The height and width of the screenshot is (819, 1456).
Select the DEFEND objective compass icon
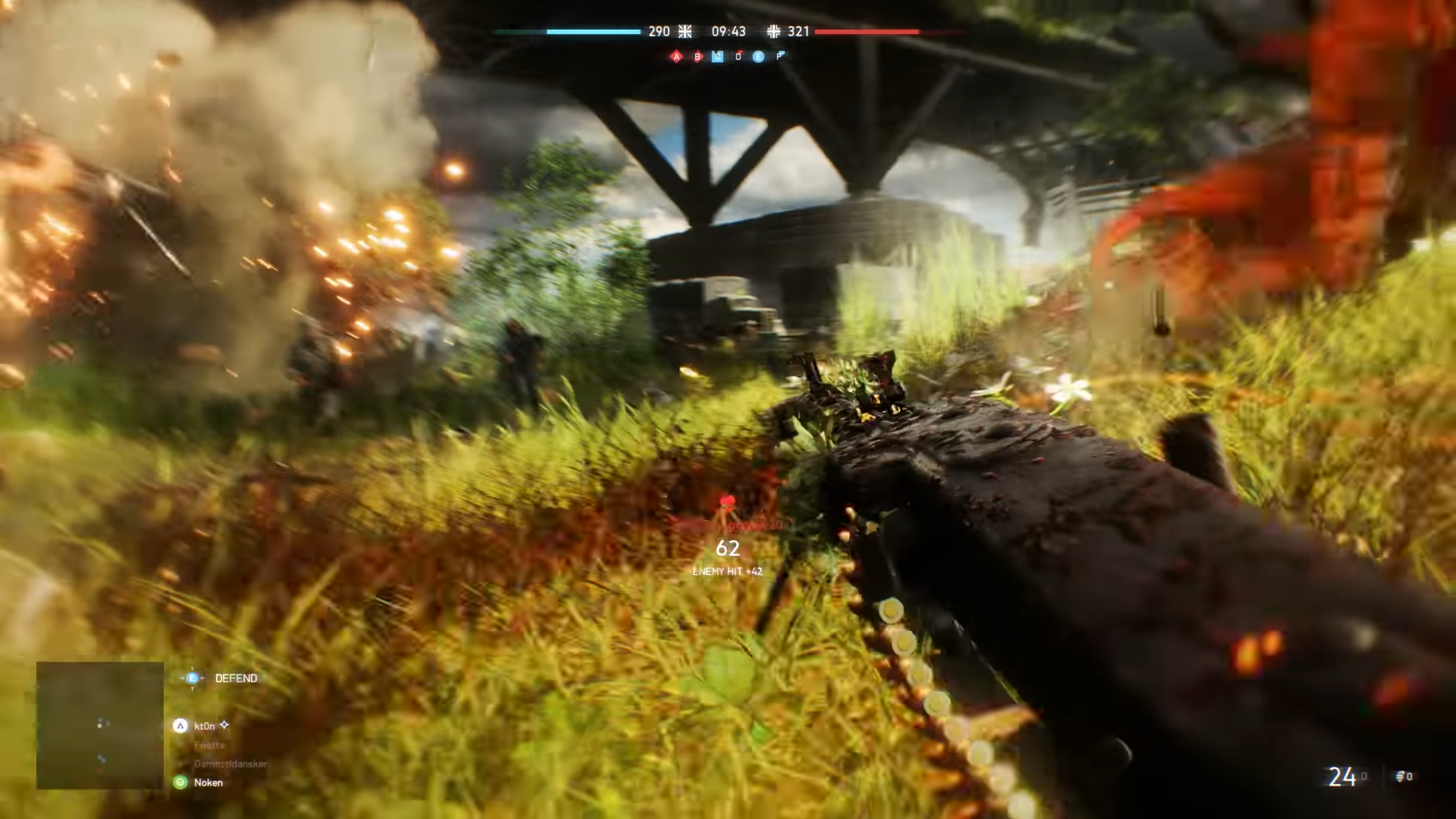pos(192,678)
